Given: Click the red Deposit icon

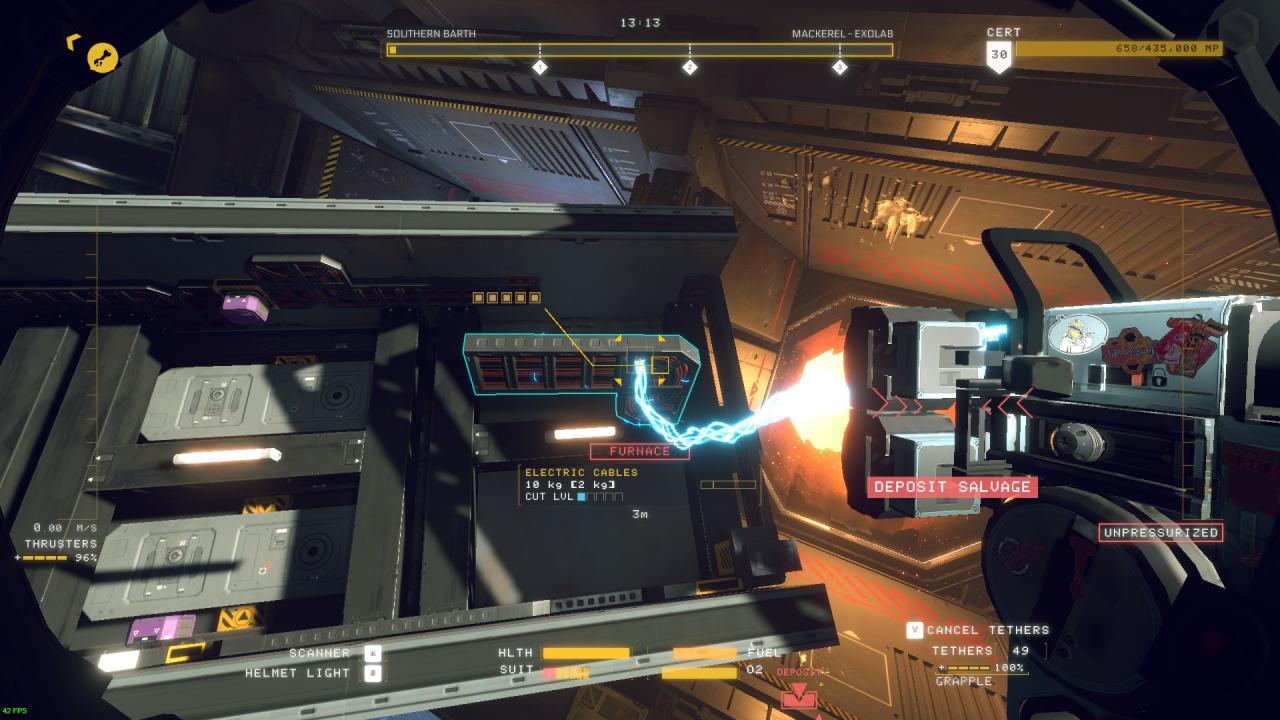Looking at the screenshot, I should tap(799, 698).
